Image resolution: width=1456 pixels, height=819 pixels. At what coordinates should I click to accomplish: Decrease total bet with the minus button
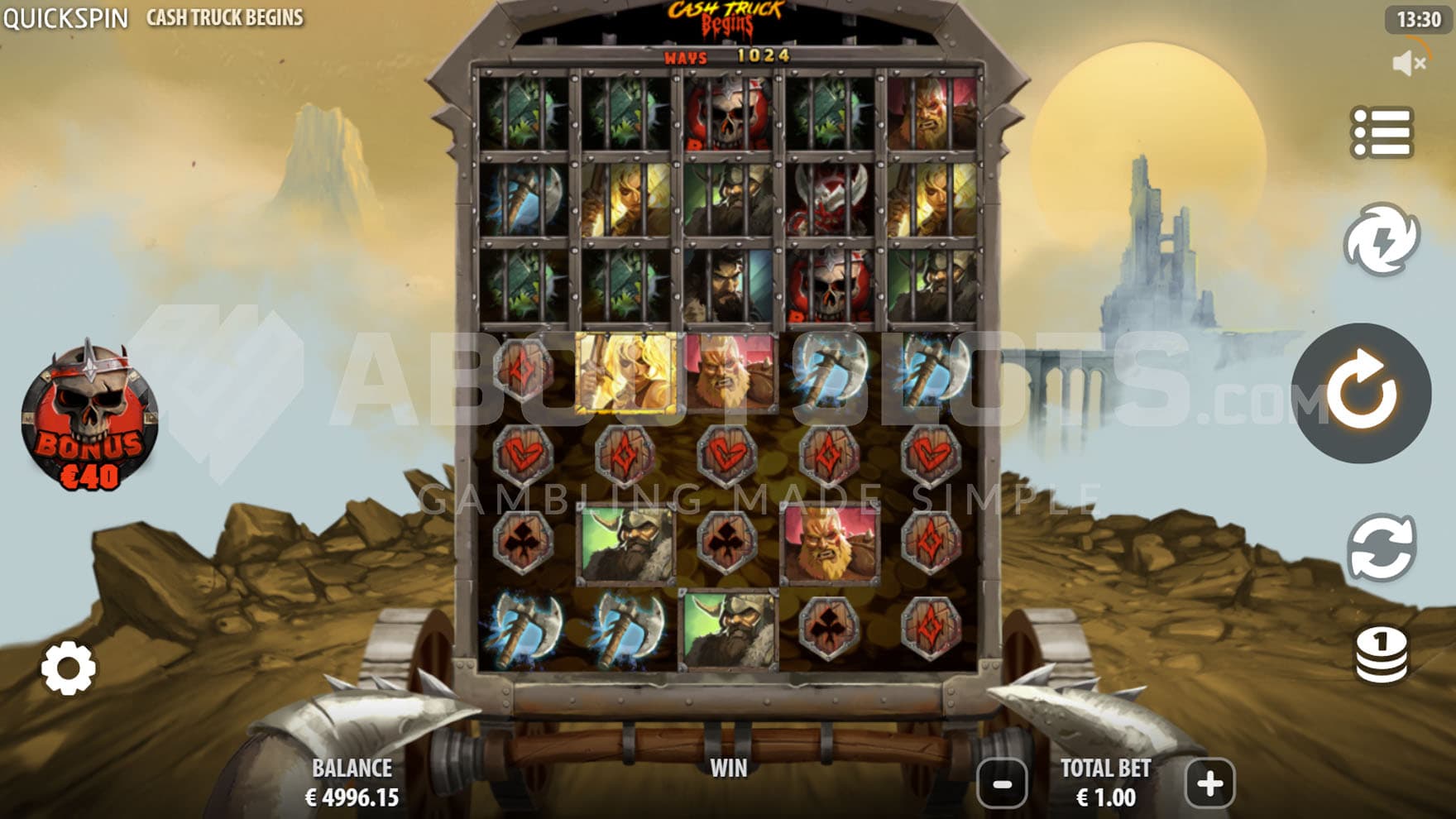[x=1002, y=783]
